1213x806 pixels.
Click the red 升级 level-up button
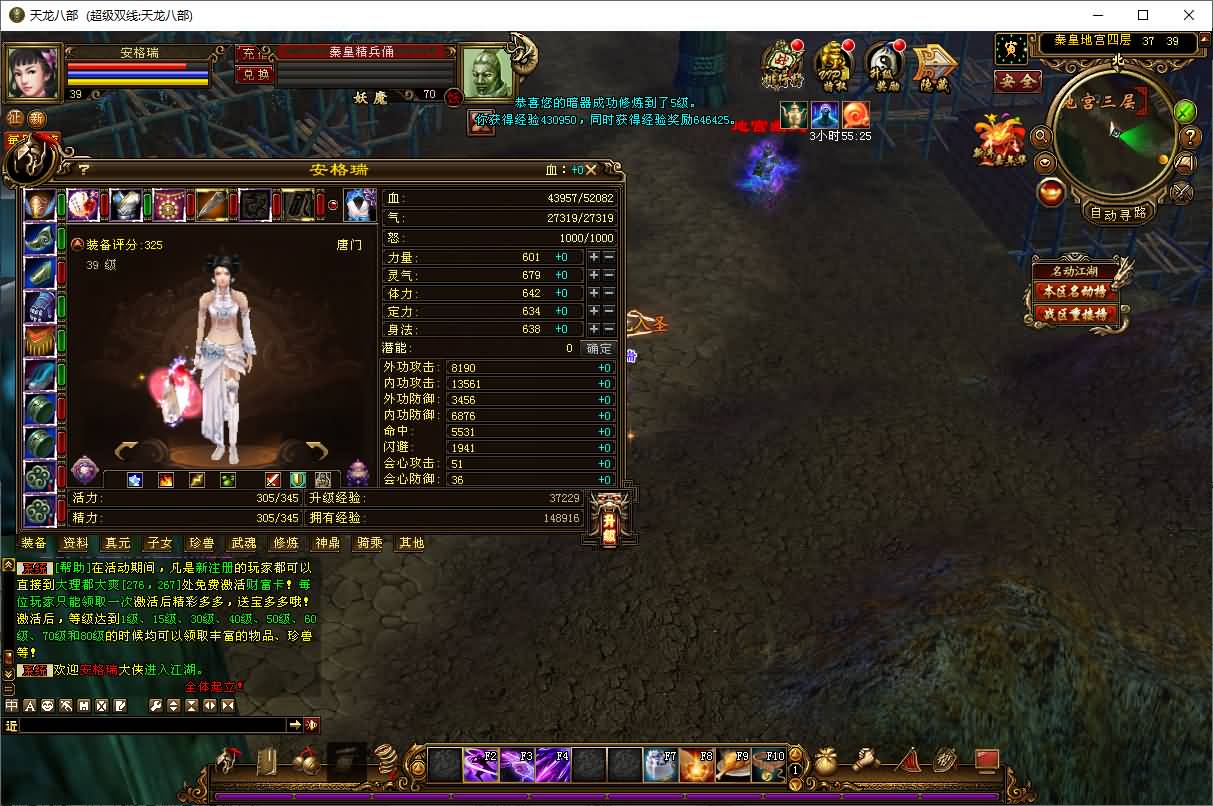point(609,520)
